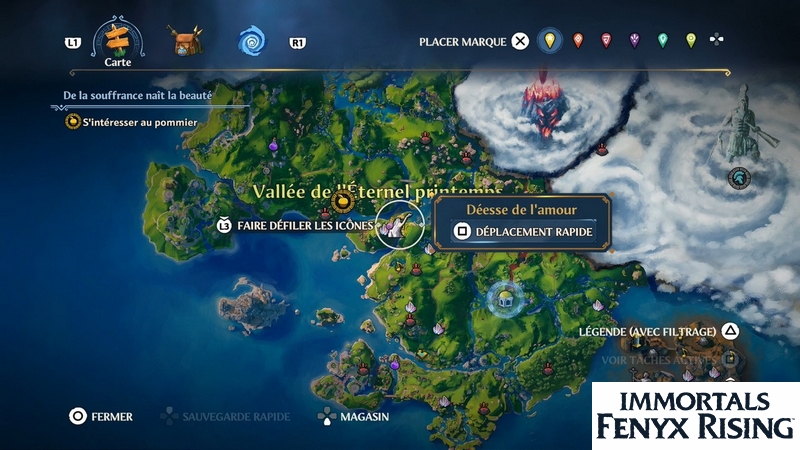Pick the purple map marker pin
Image resolution: width=800 pixels, height=450 pixels.
(x=634, y=41)
